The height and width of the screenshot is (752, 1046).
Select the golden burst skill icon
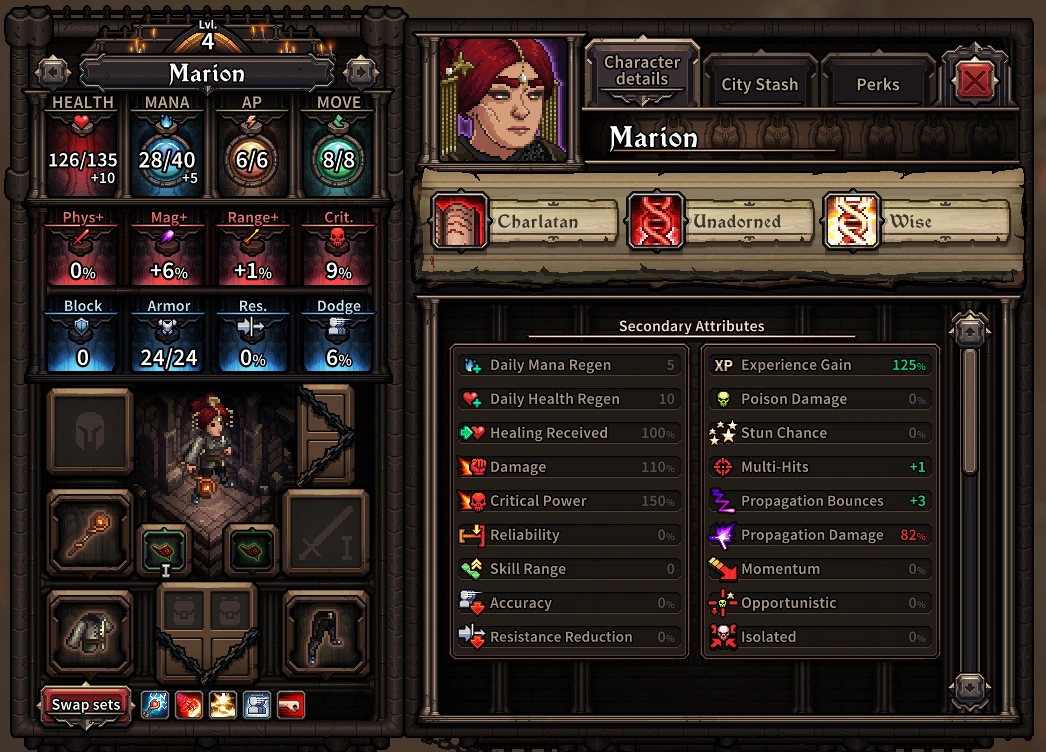(x=223, y=705)
